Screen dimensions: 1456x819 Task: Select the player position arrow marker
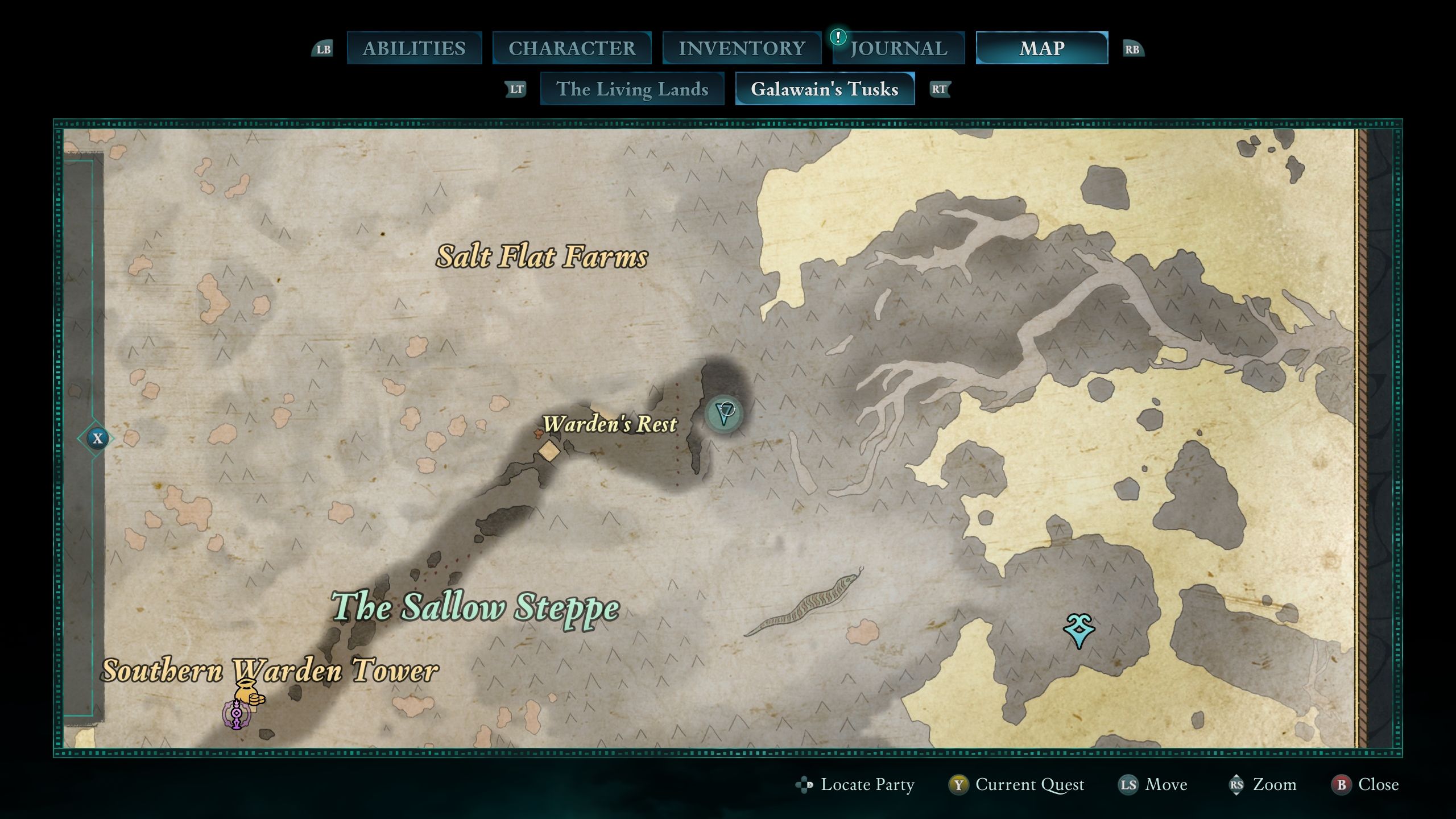point(725,412)
